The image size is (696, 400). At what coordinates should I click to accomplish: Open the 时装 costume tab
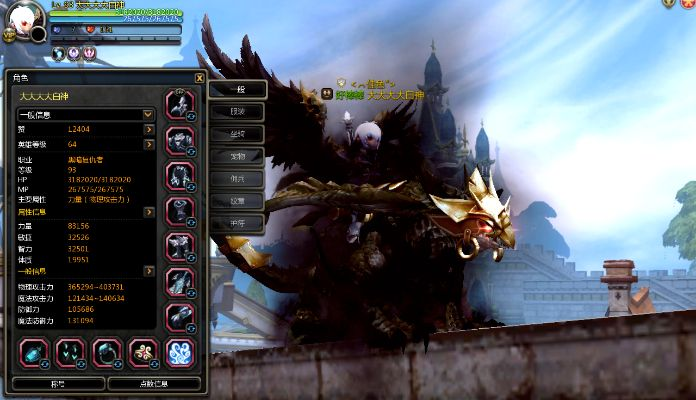coord(237,111)
